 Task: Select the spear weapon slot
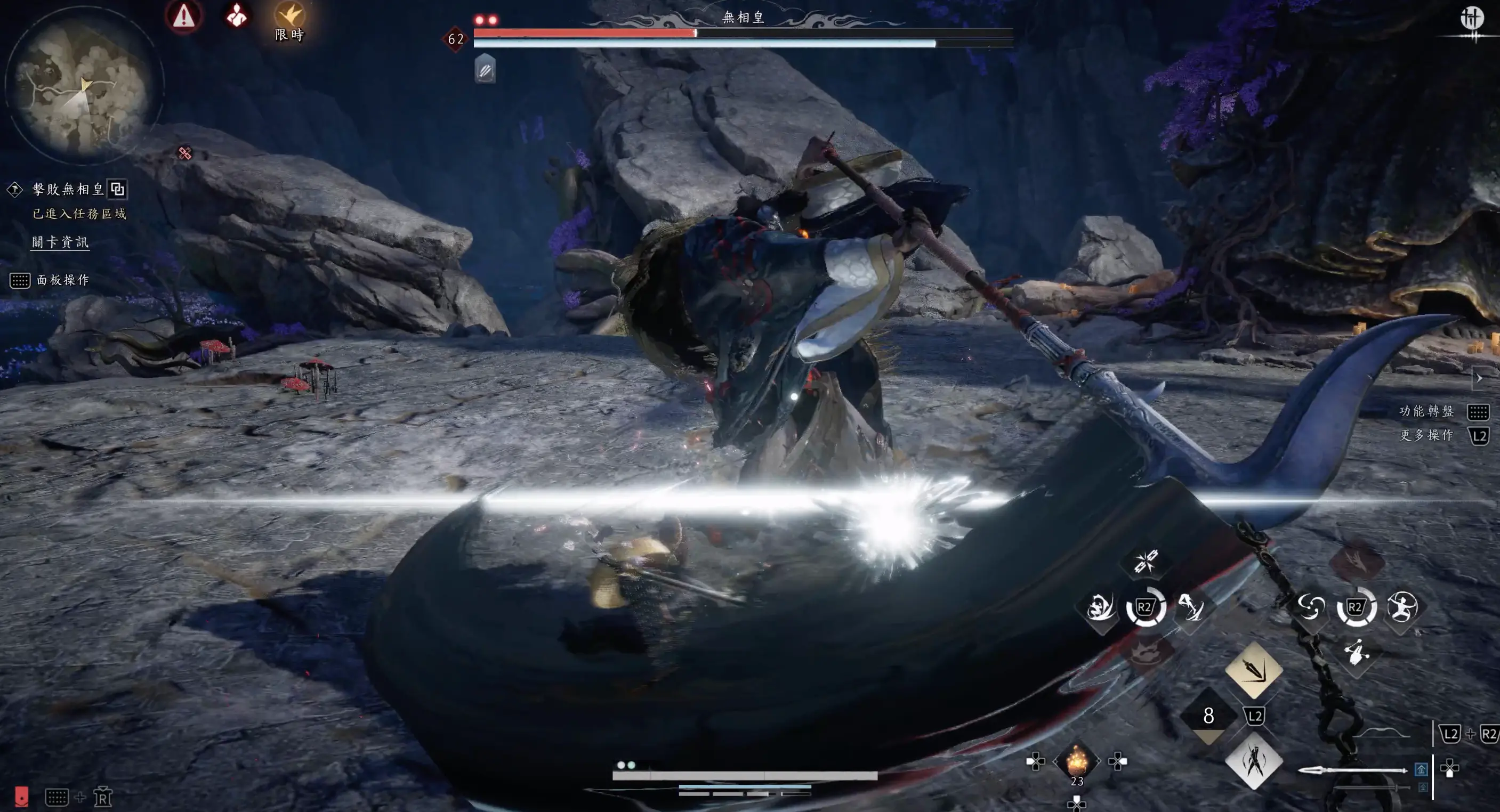coord(1352,770)
